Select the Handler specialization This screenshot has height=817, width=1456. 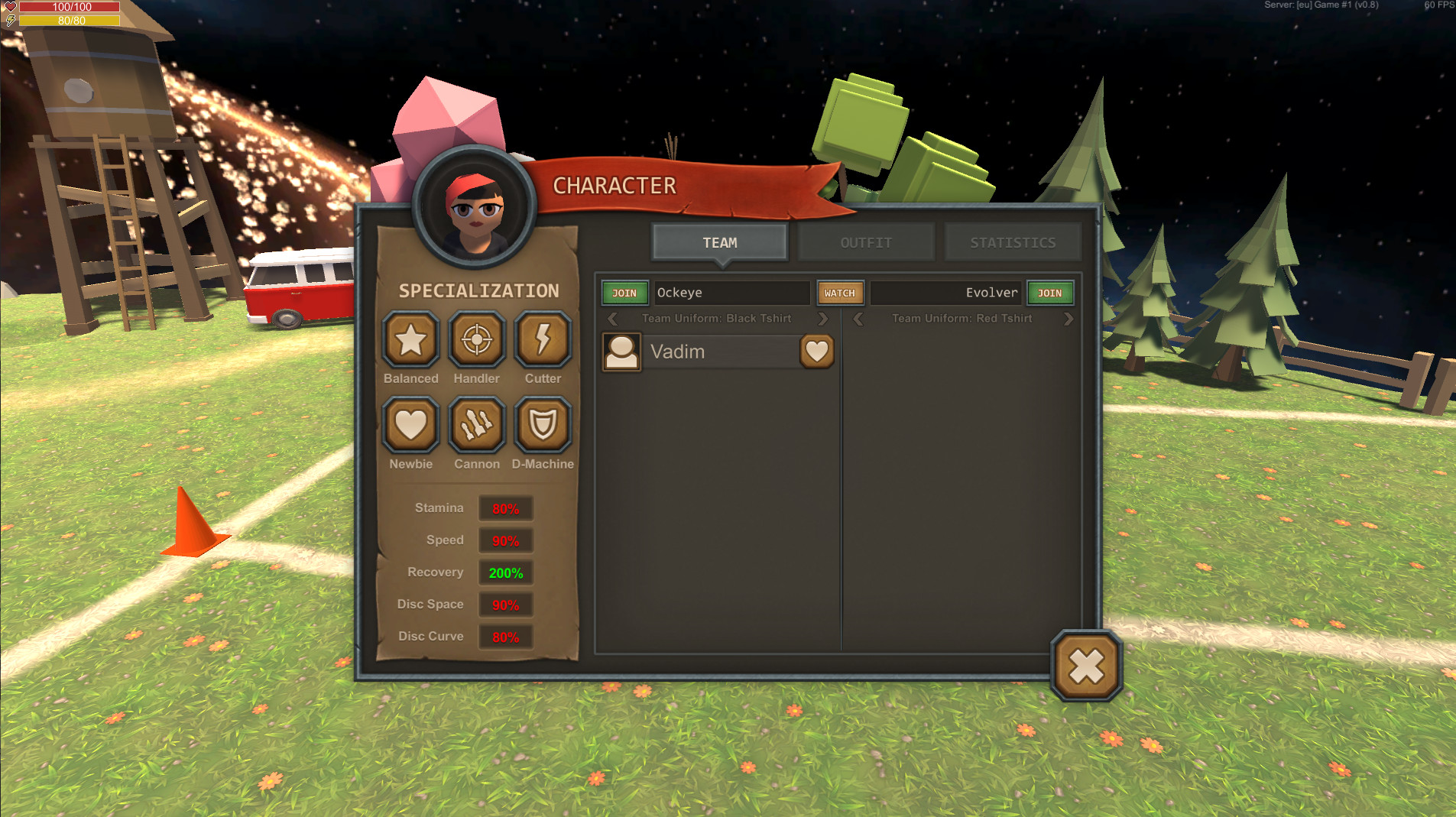click(x=477, y=339)
